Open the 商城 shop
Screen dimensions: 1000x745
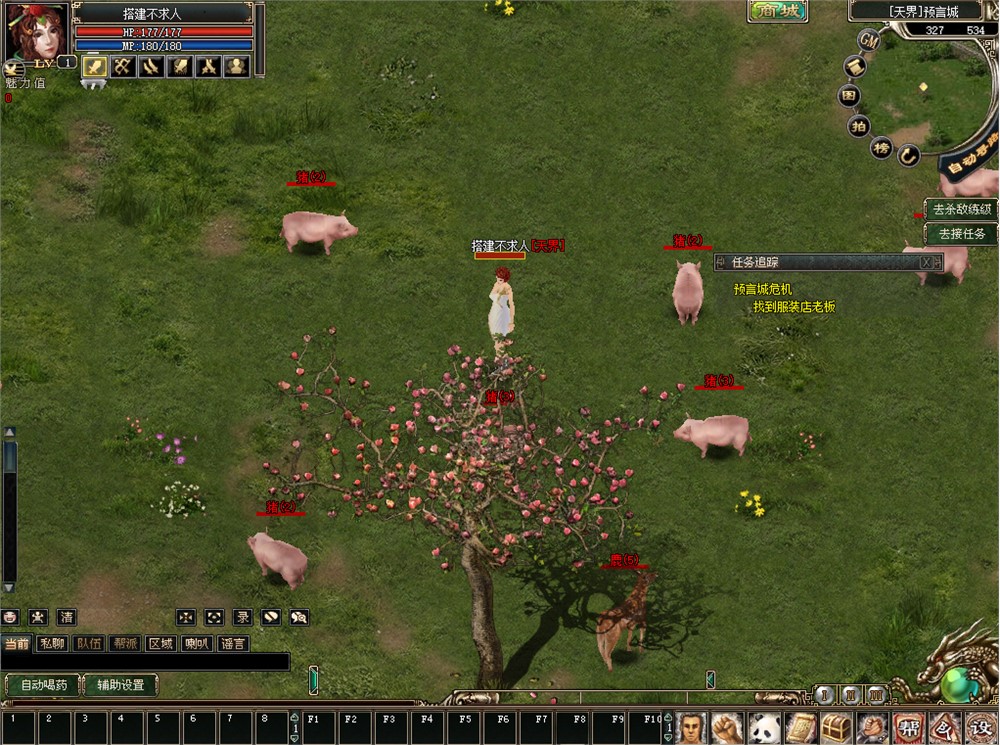[777, 11]
